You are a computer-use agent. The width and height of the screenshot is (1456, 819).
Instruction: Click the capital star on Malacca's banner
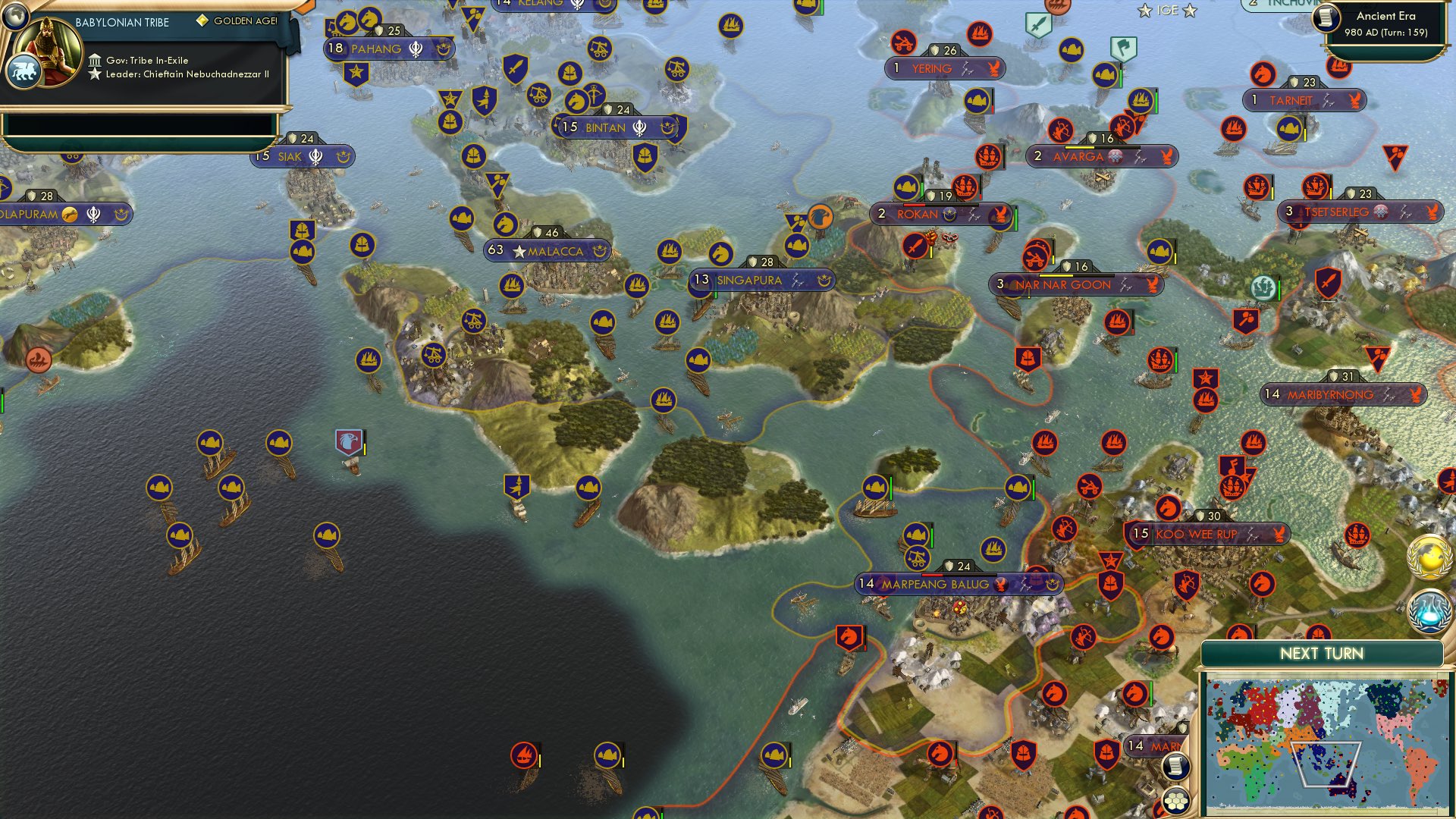(520, 250)
